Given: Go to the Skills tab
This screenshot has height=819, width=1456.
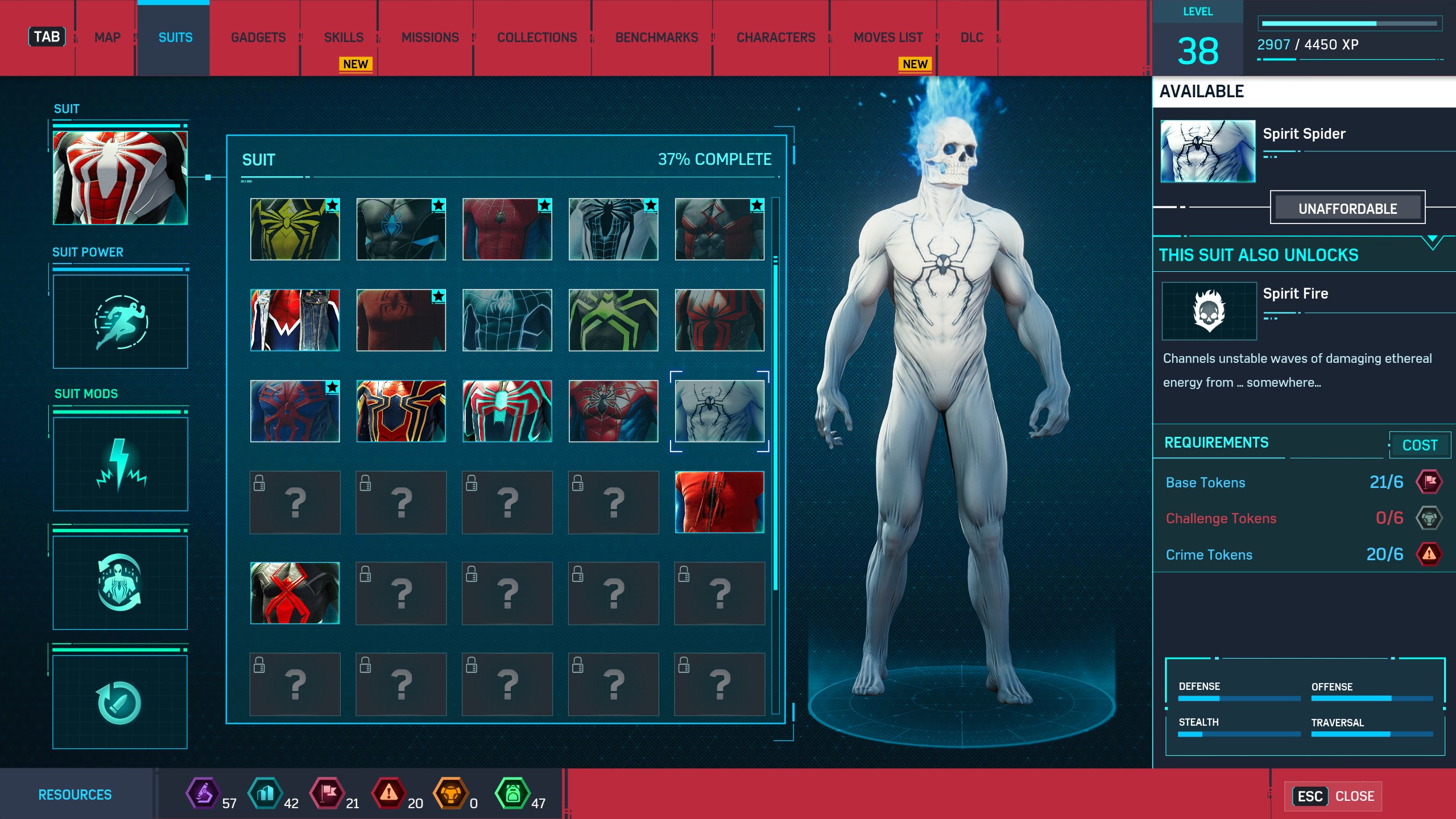Looking at the screenshot, I should (x=344, y=38).
